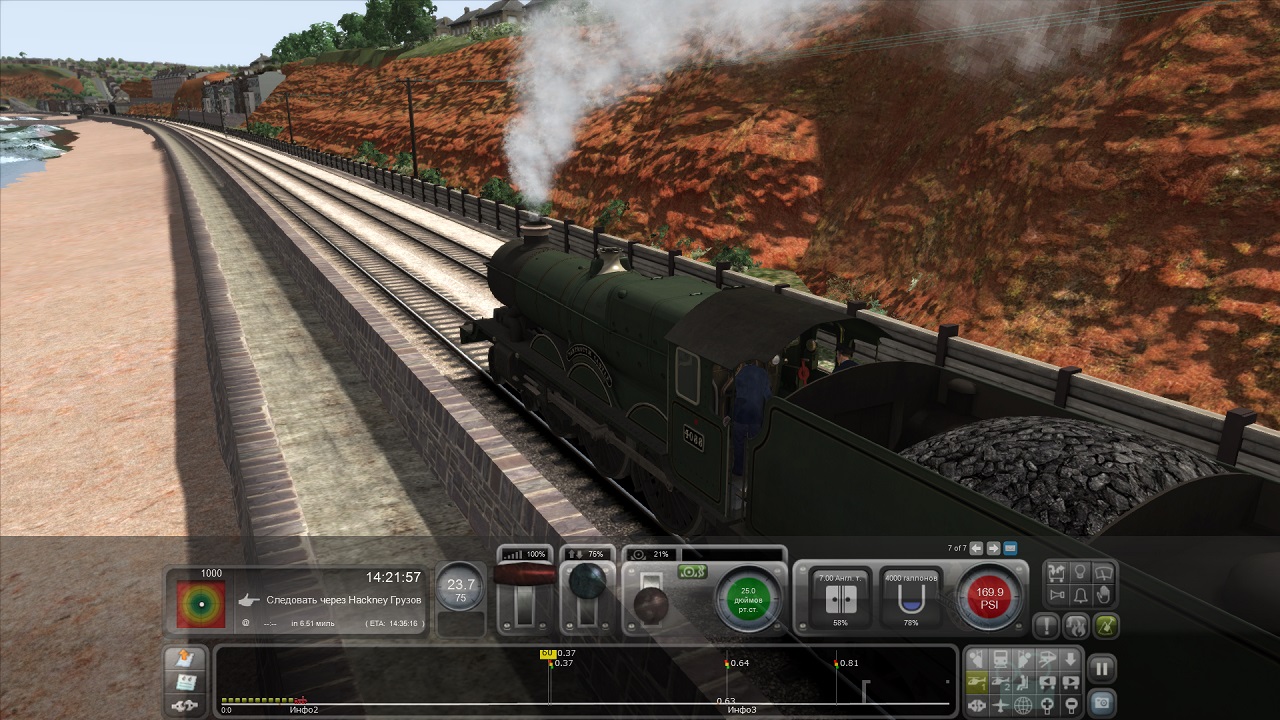The image size is (1280, 720).
Task: Toggle the headlights with the light bulb icon
Action: (1080, 573)
